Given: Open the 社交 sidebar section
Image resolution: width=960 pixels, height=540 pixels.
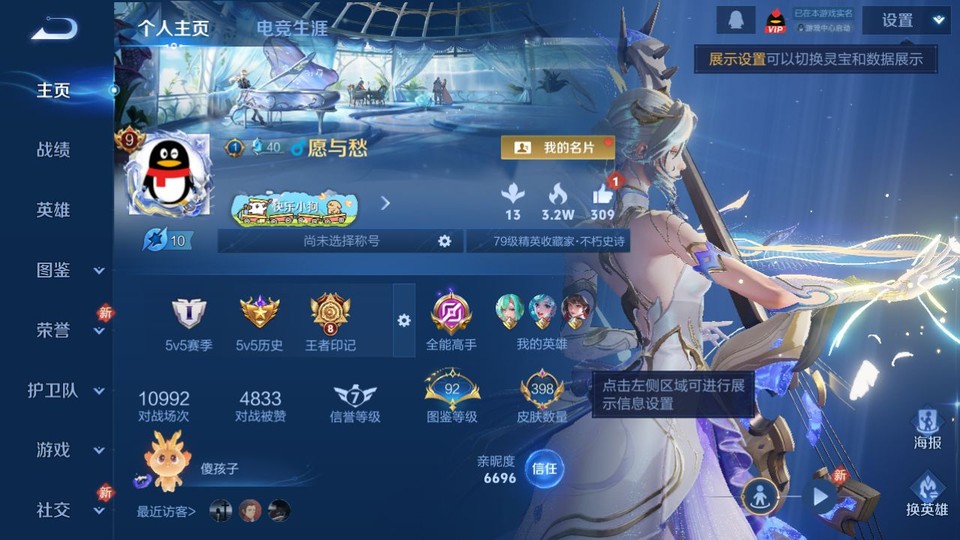Looking at the screenshot, I should pyautogui.click(x=56, y=509).
